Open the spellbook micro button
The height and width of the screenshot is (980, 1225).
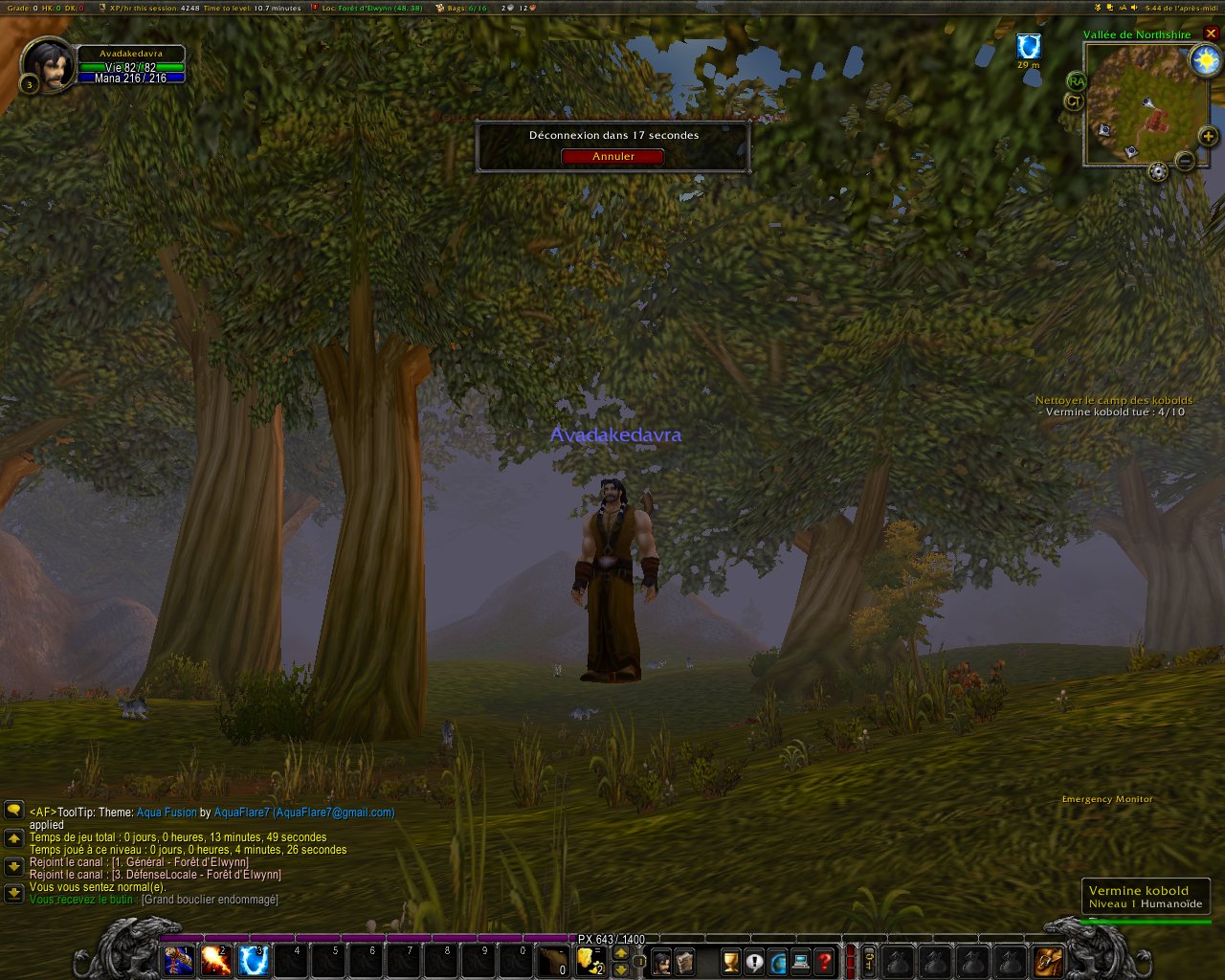684,962
